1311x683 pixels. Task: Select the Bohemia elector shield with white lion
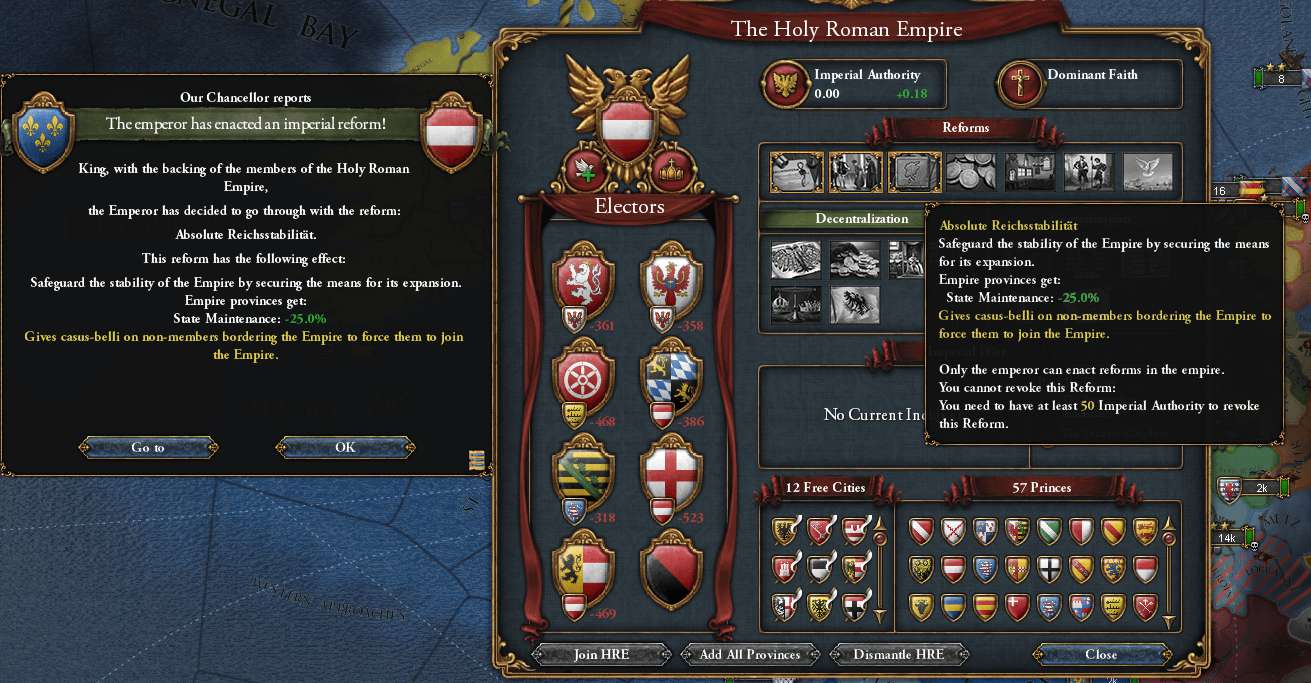583,285
